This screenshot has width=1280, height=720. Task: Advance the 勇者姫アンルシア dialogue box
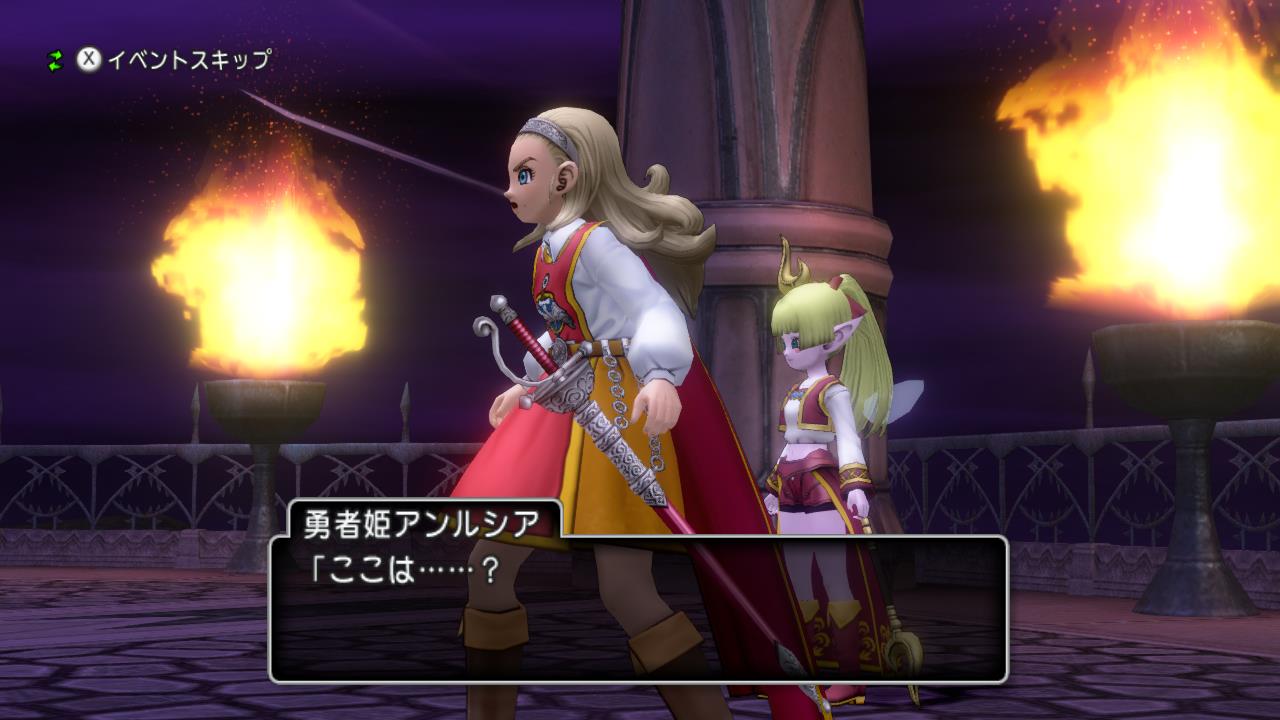tap(638, 609)
